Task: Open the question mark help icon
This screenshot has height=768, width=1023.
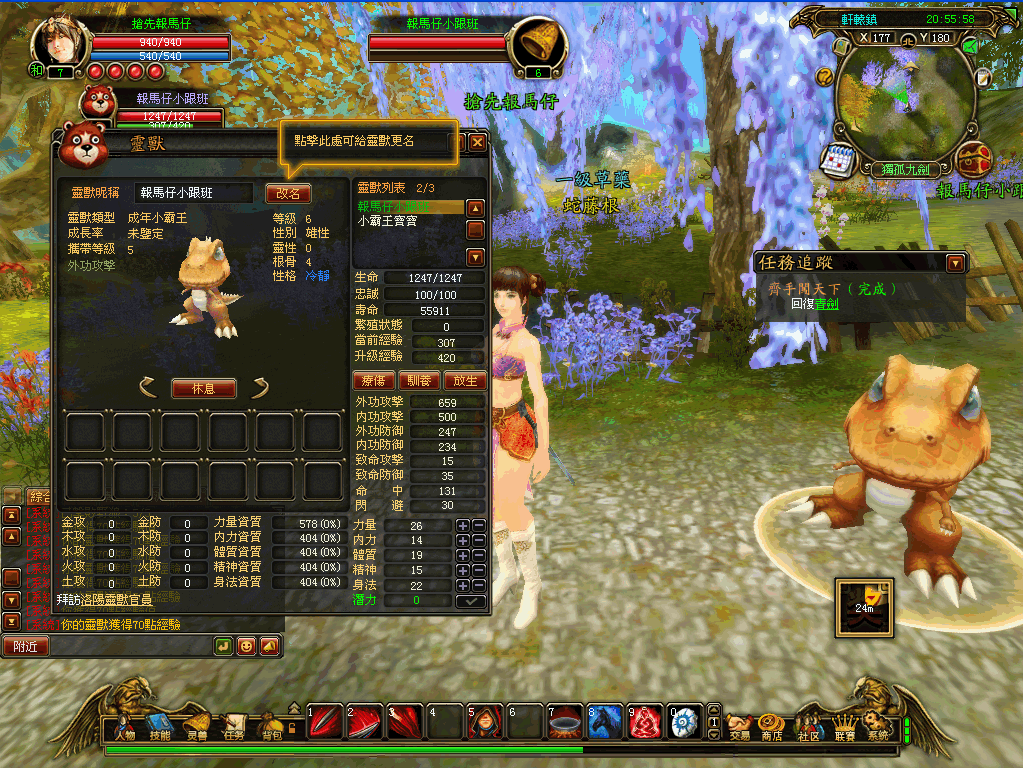Action: (825, 76)
